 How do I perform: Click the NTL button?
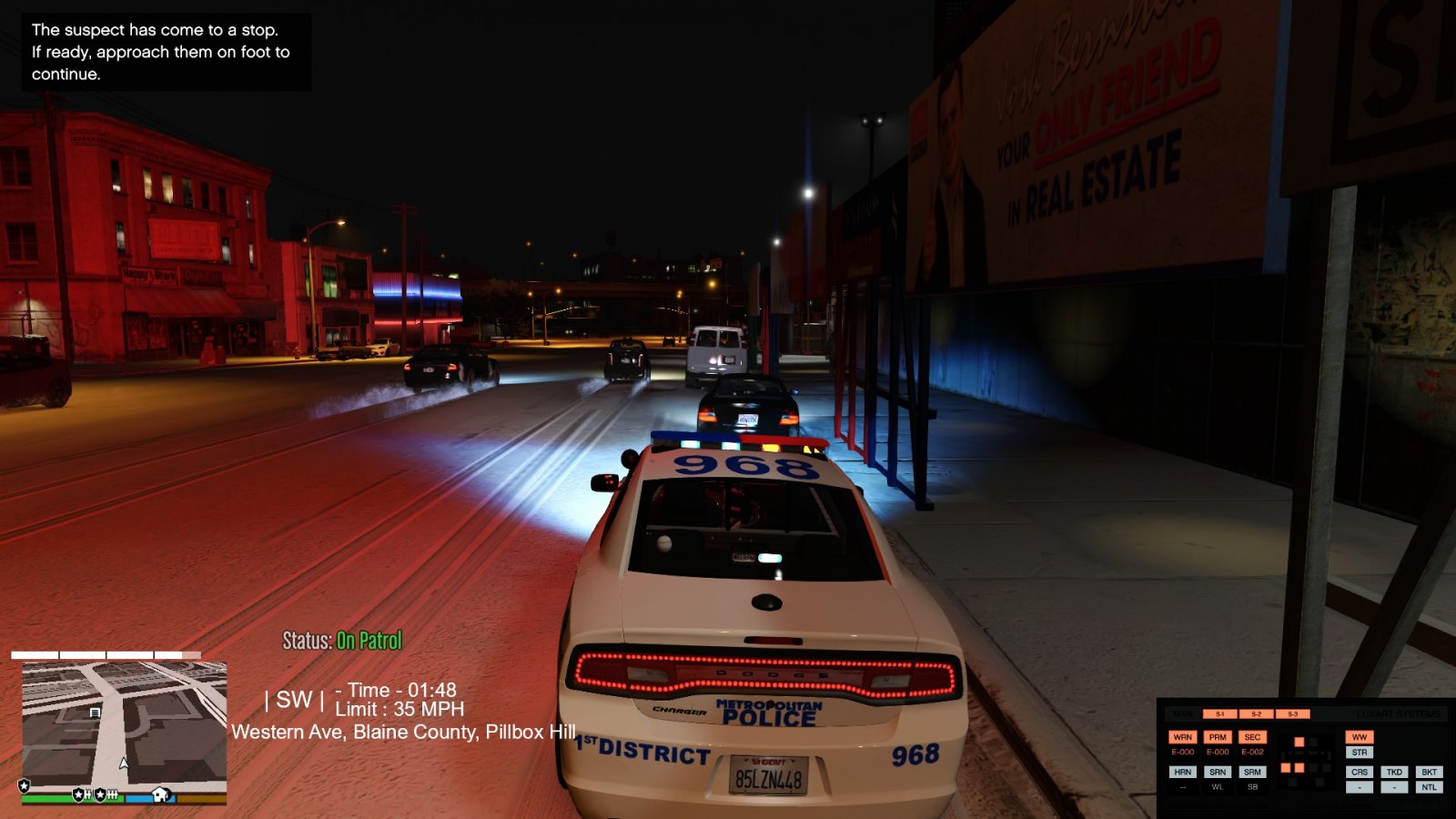click(1429, 787)
